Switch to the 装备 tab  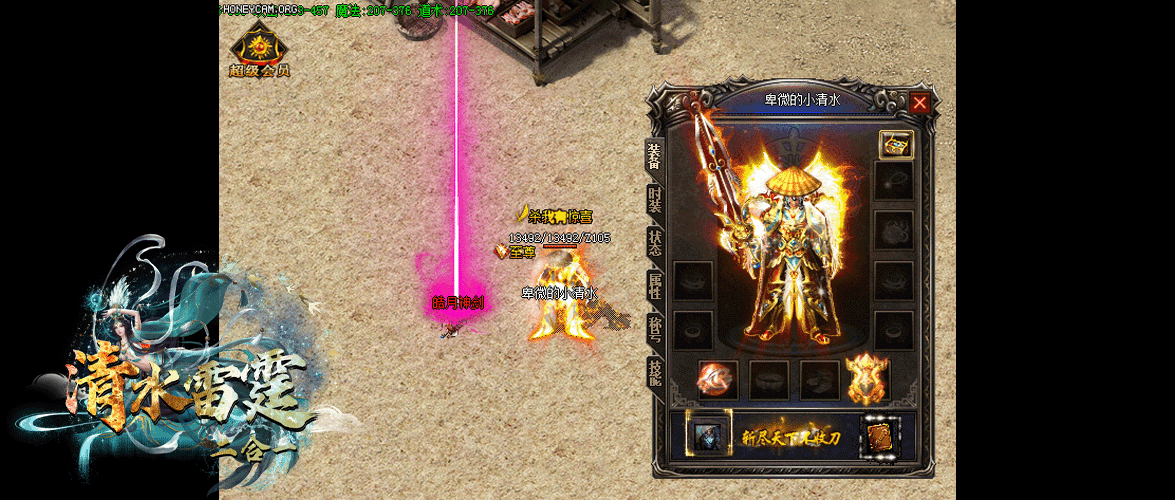[x=654, y=157]
